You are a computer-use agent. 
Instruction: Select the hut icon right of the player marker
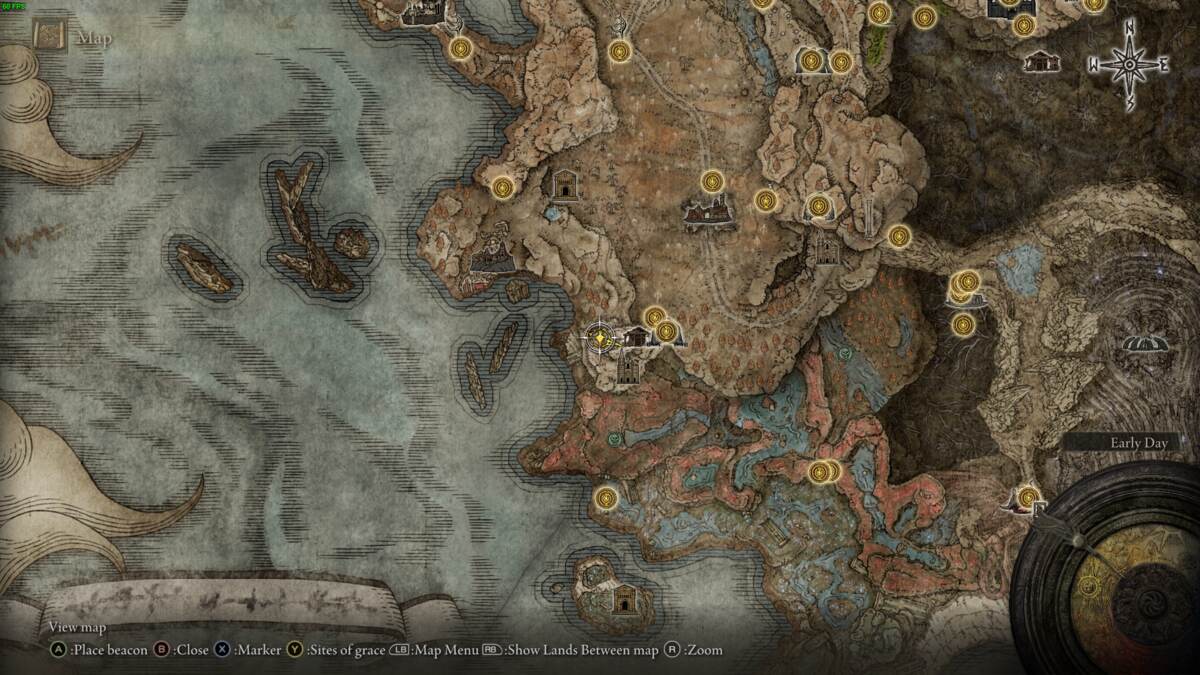click(x=635, y=338)
